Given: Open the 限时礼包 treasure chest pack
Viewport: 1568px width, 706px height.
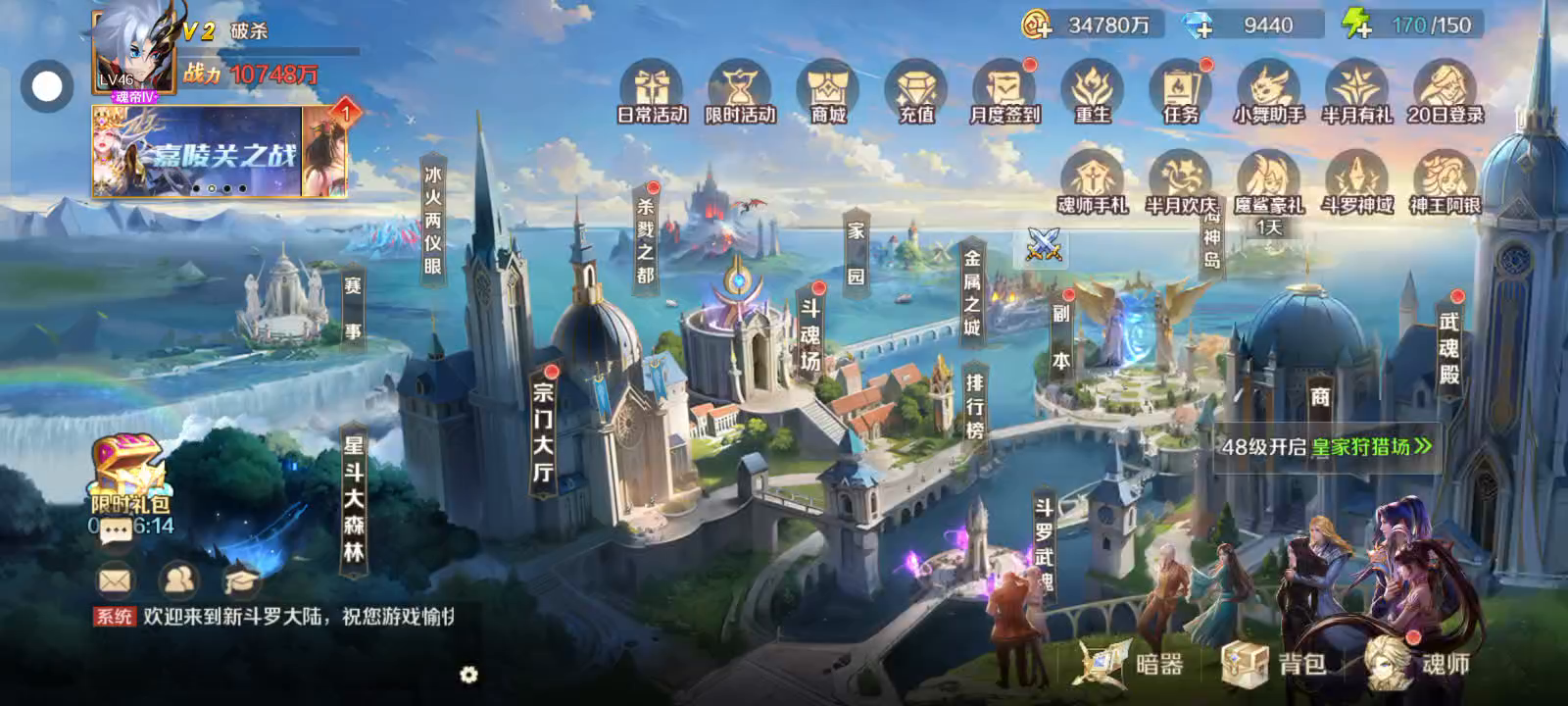Looking at the screenshot, I should point(129,476).
